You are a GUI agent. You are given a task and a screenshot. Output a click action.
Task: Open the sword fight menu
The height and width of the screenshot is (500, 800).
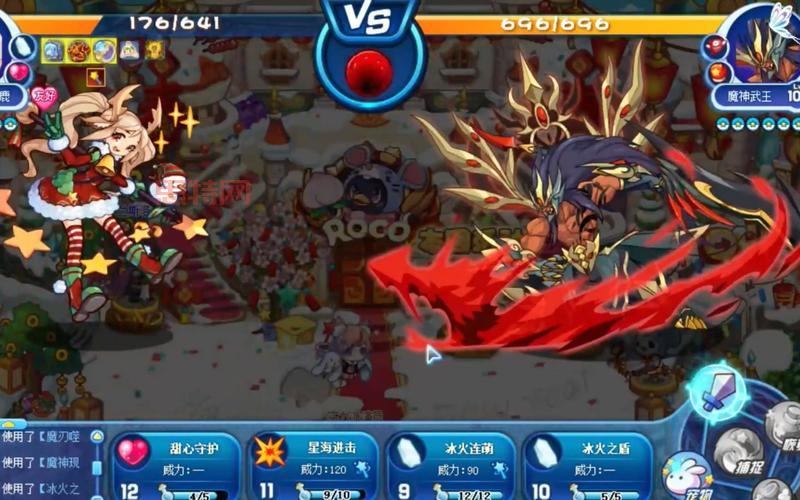(x=716, y=391)
